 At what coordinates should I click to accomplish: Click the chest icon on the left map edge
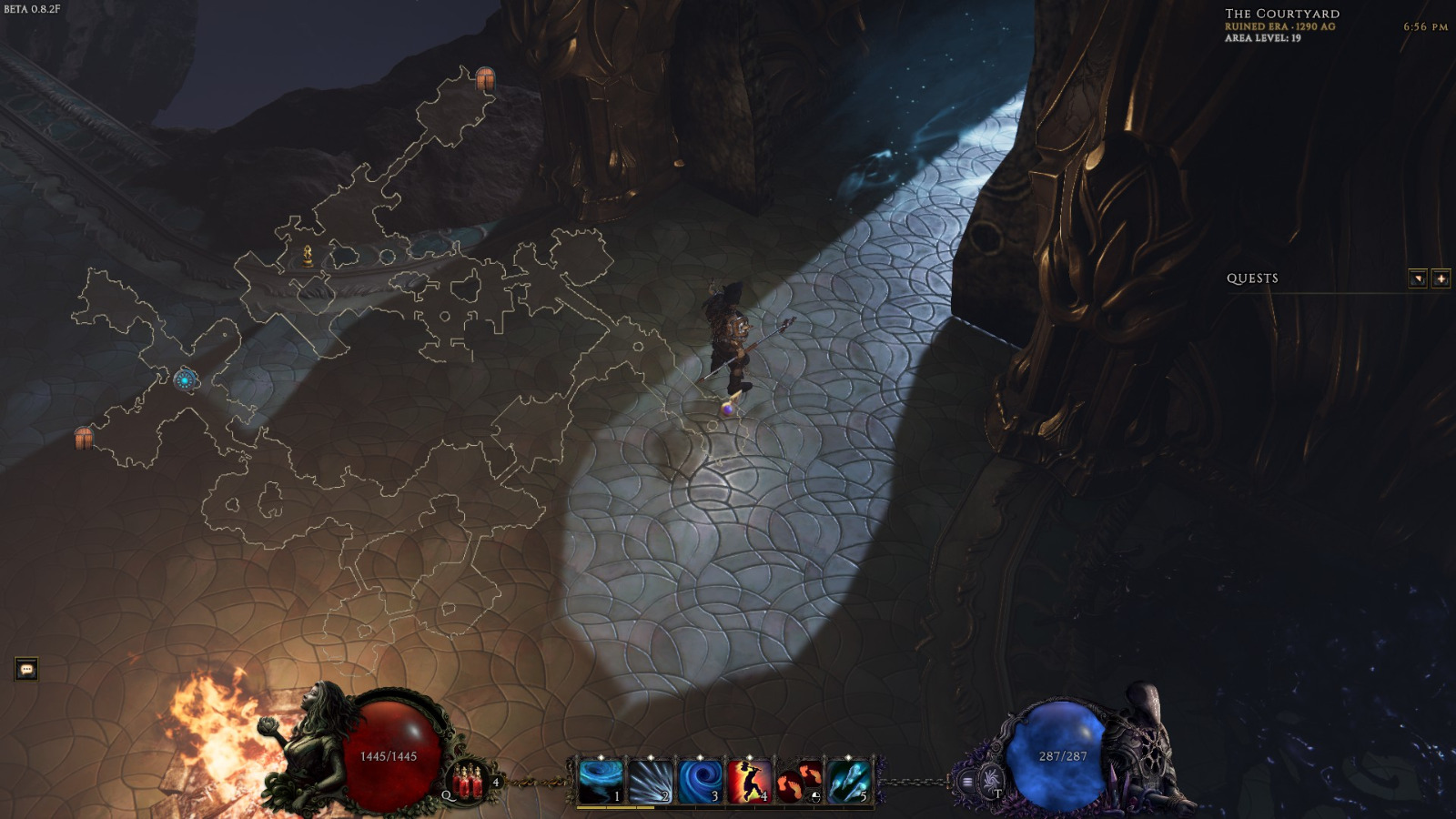83,437
